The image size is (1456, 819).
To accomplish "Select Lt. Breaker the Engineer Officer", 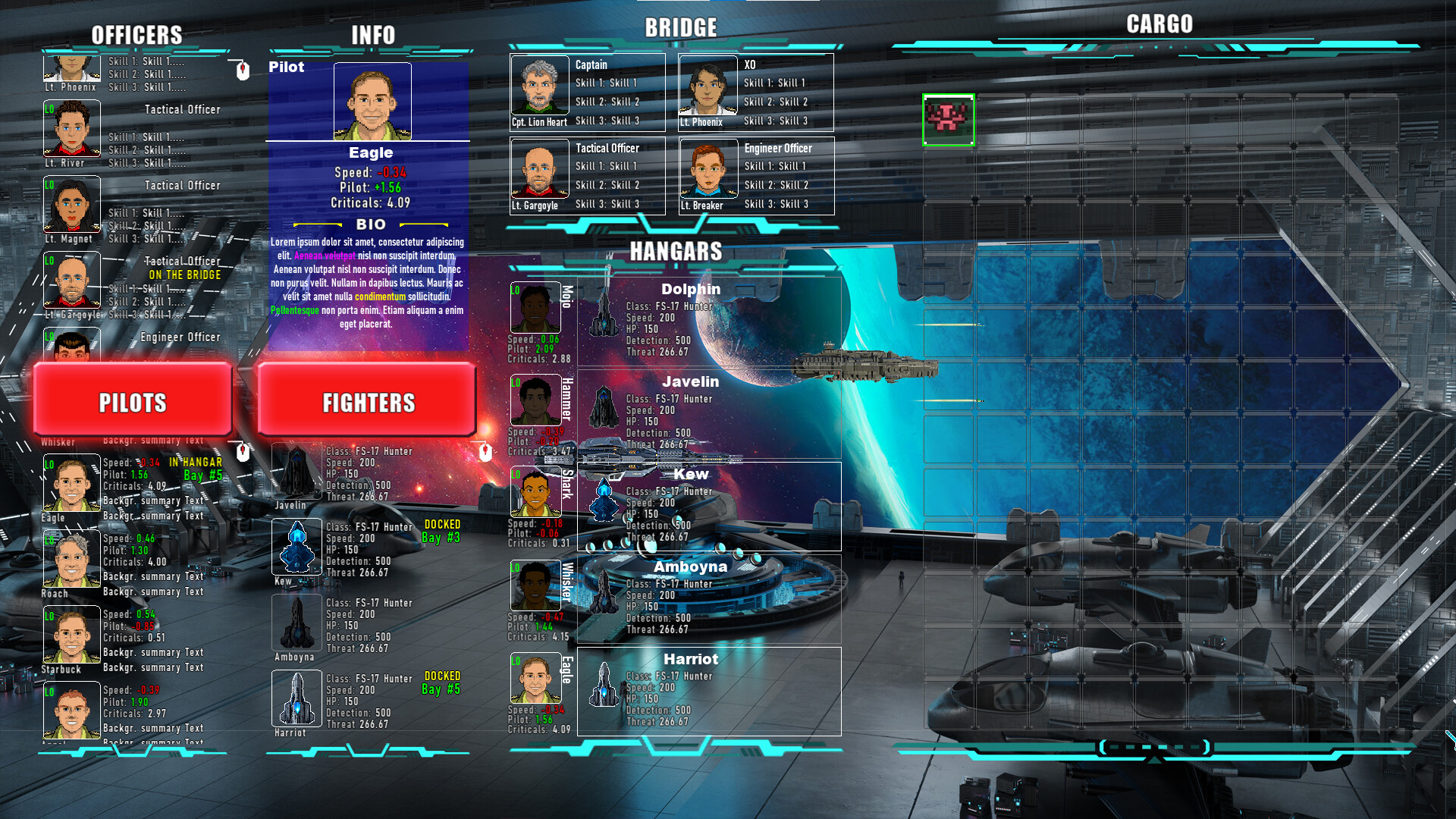I will (x=708, y=171).
